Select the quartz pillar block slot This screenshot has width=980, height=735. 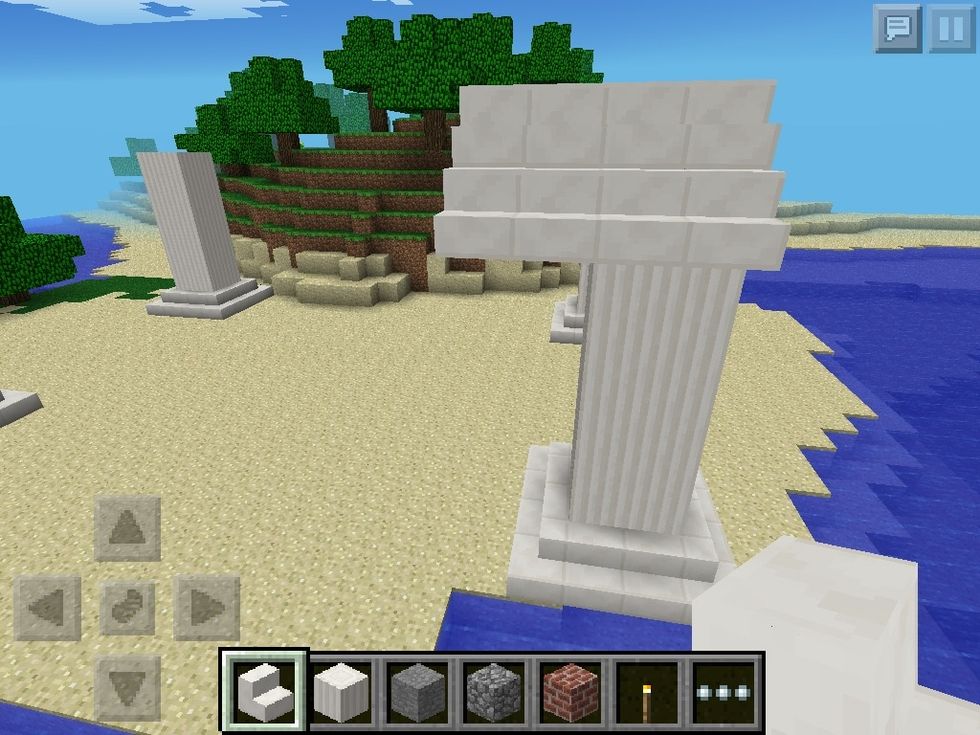point(342,690)
